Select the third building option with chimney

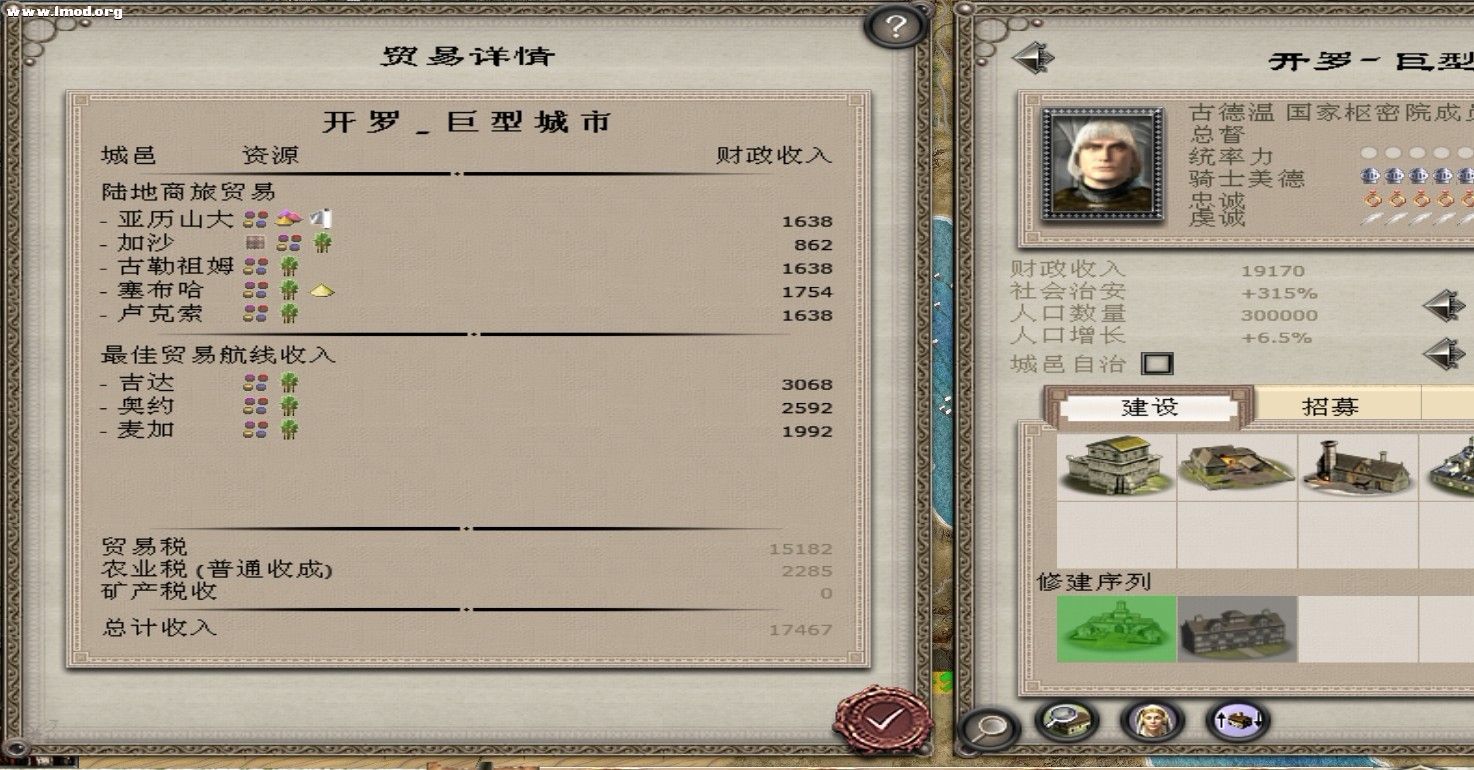point(1357,470)
